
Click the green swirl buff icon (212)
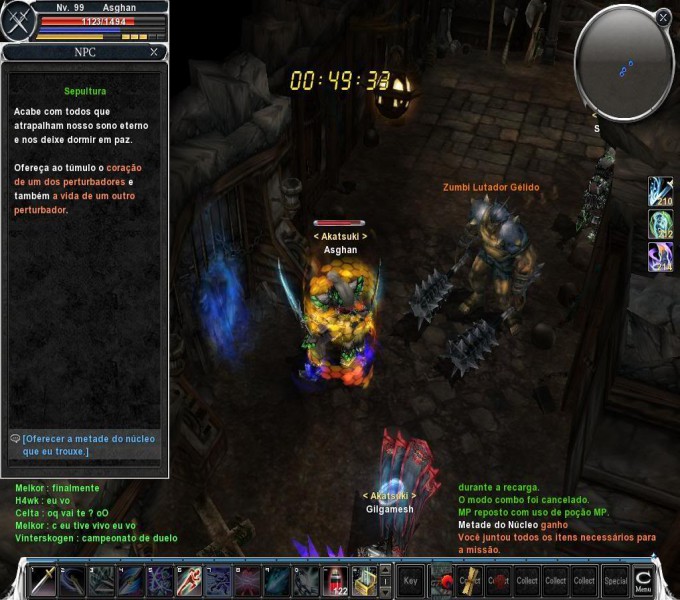[x=660, y=223]
